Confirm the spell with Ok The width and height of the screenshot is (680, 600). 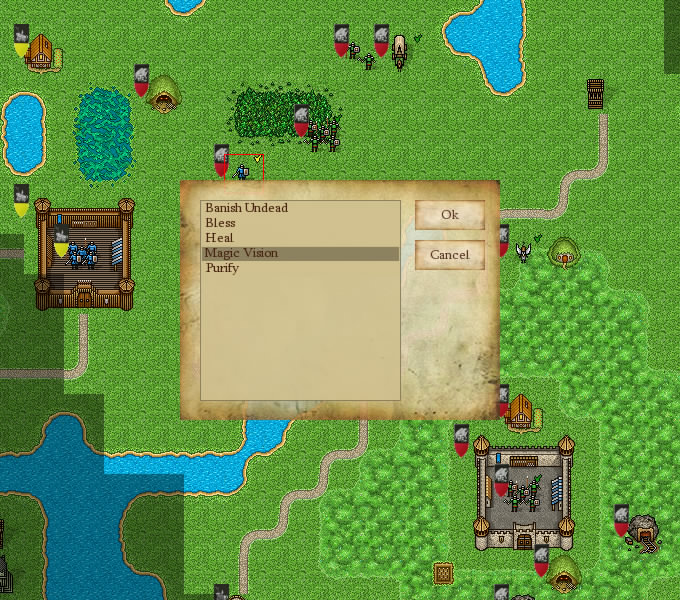pyautogui.click(x=449, y=215)
